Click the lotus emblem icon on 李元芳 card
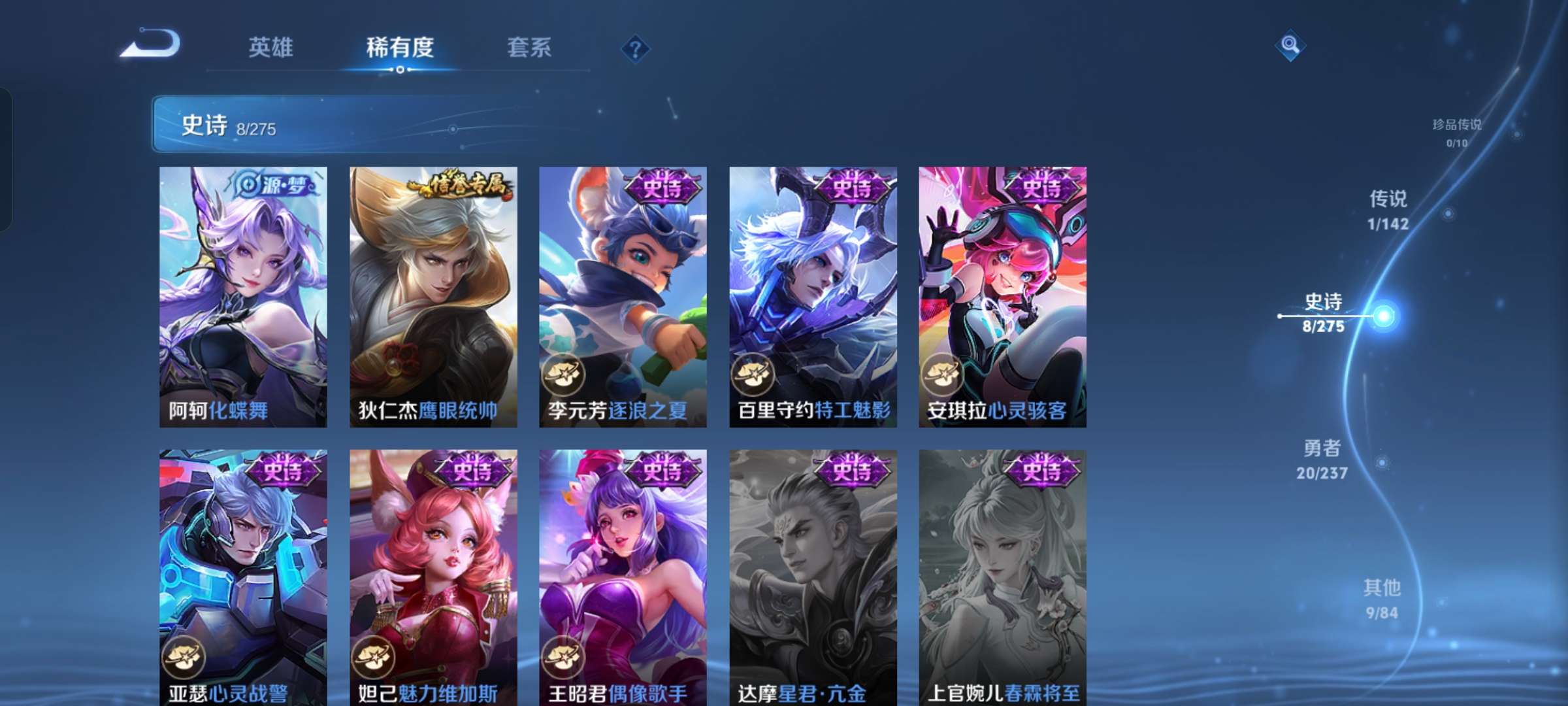1568x706 pixels. [563, 374]
